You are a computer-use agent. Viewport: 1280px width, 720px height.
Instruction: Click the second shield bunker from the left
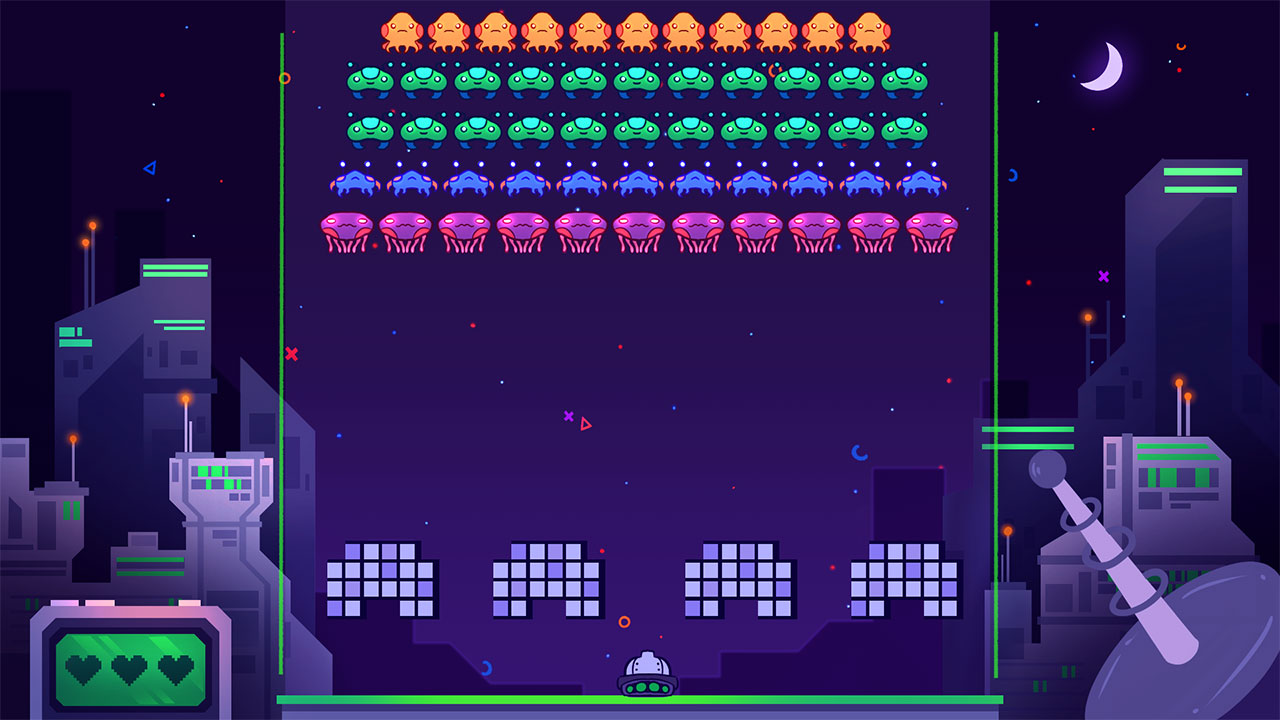pyautogui.click(x=545, y=580)
